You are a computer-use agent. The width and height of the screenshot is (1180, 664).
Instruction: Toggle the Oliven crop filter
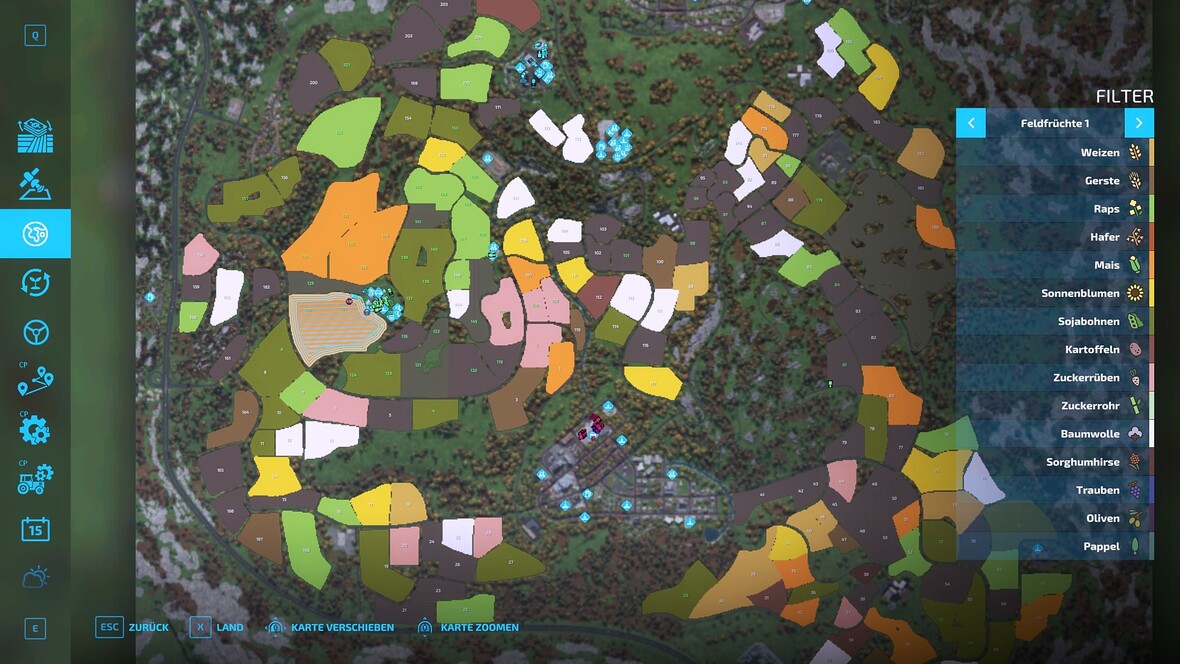(x=1054, y=518)
